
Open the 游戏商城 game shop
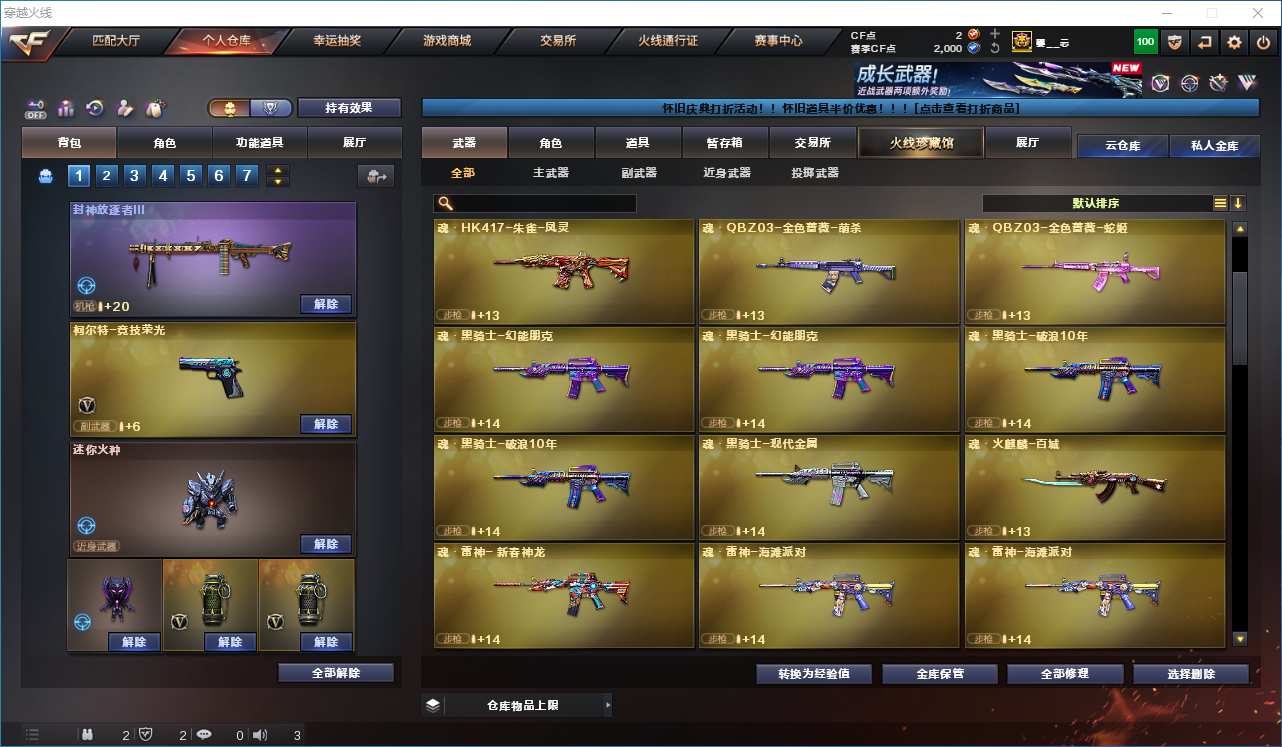coord(447,41)
